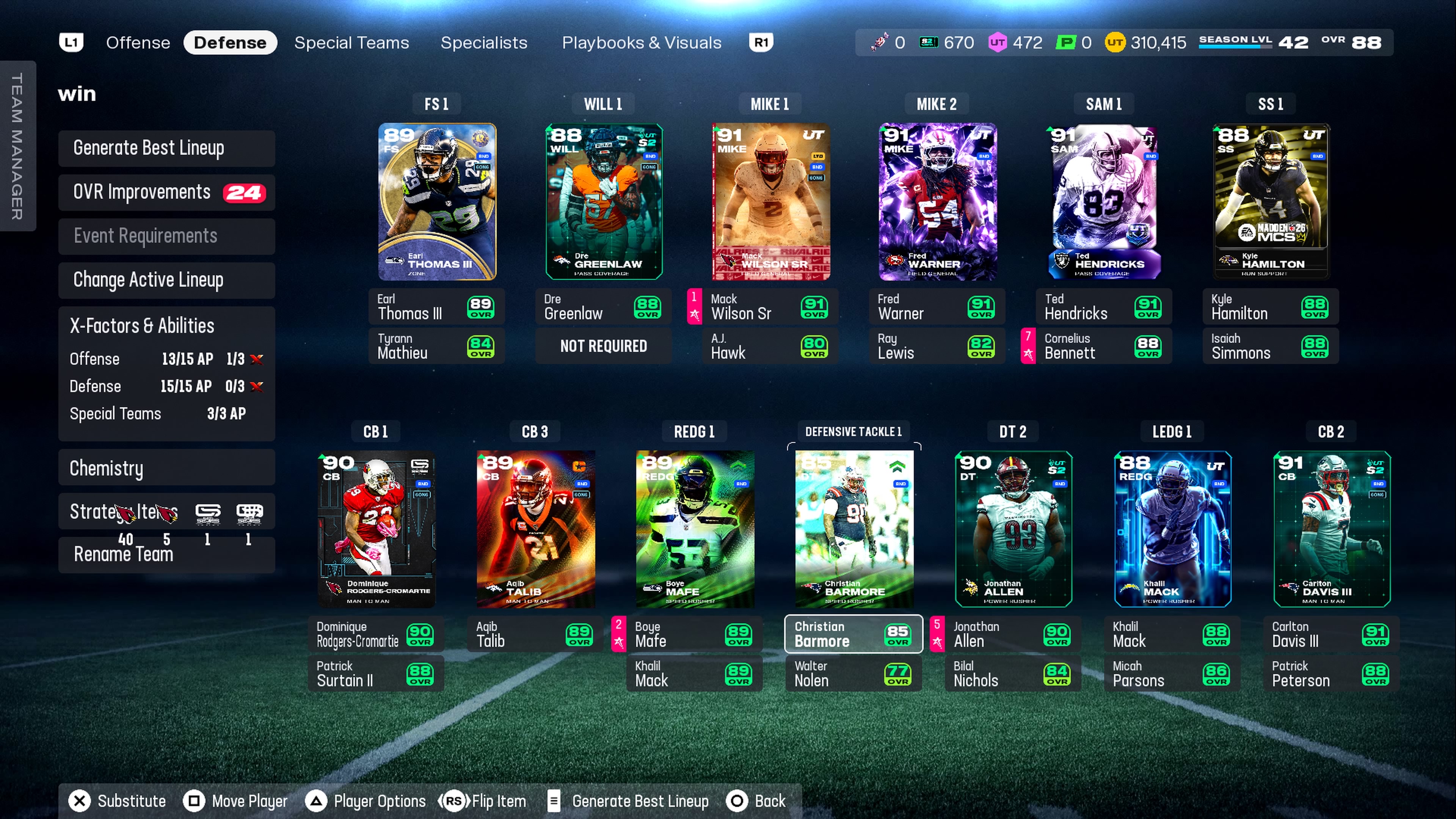Choose Christian Barmore defensive tackle card

coord(854,529)
